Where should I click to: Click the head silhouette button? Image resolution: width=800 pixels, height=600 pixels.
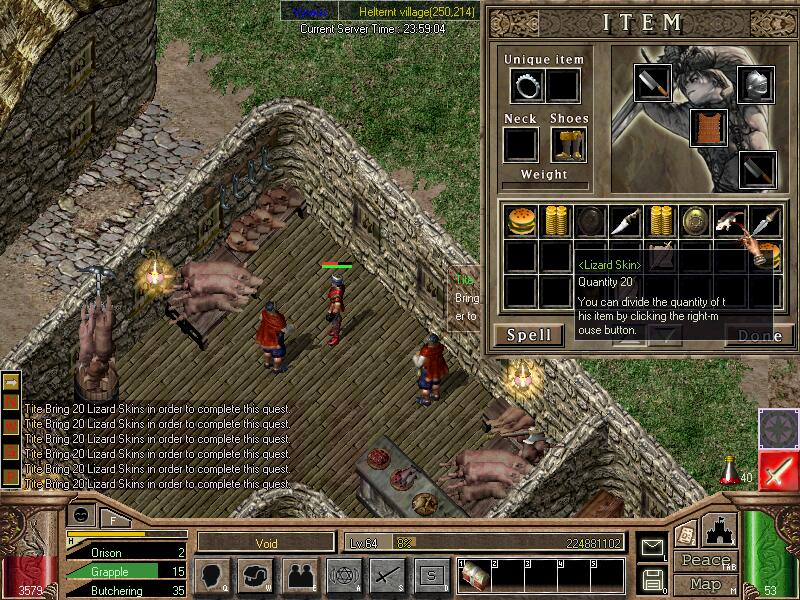click(x=213, y=575)
